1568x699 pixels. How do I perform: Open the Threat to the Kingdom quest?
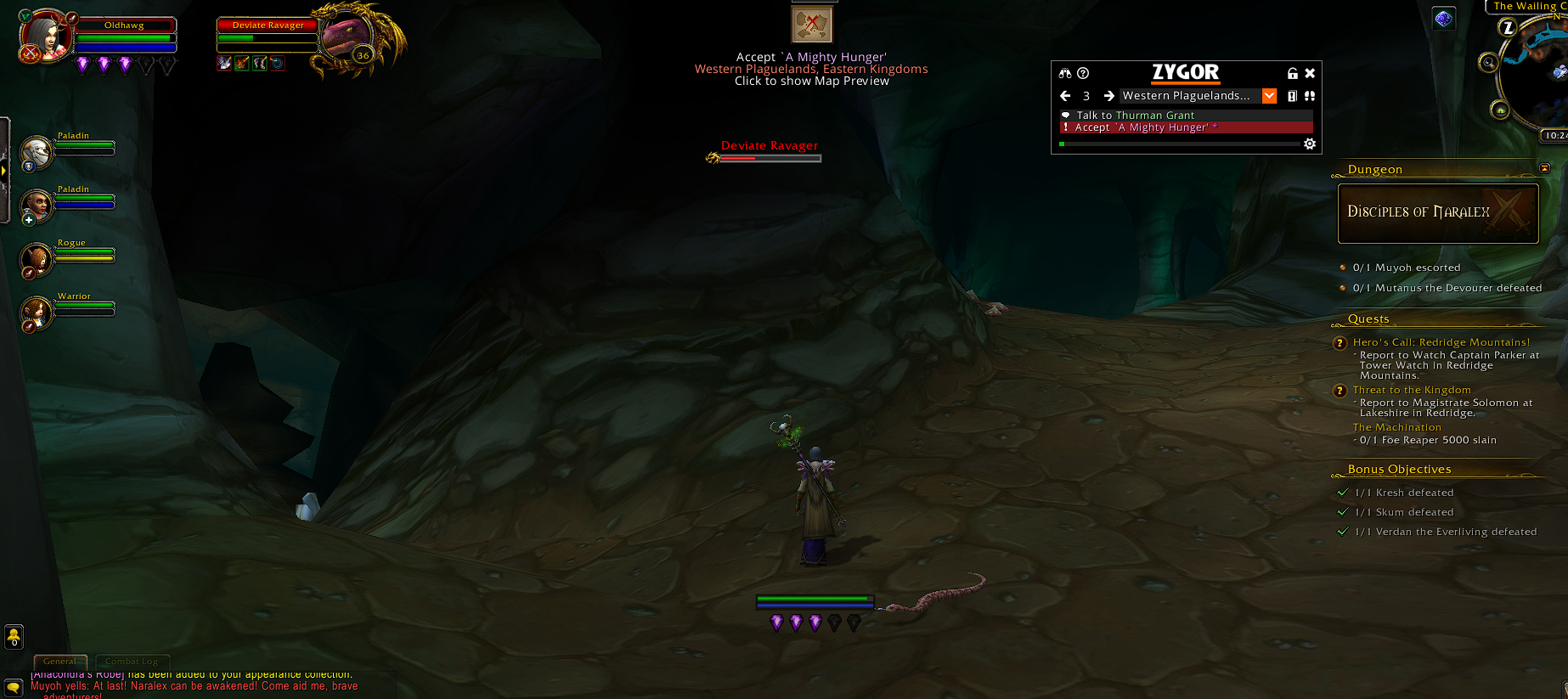click(x=1411, y=390)
